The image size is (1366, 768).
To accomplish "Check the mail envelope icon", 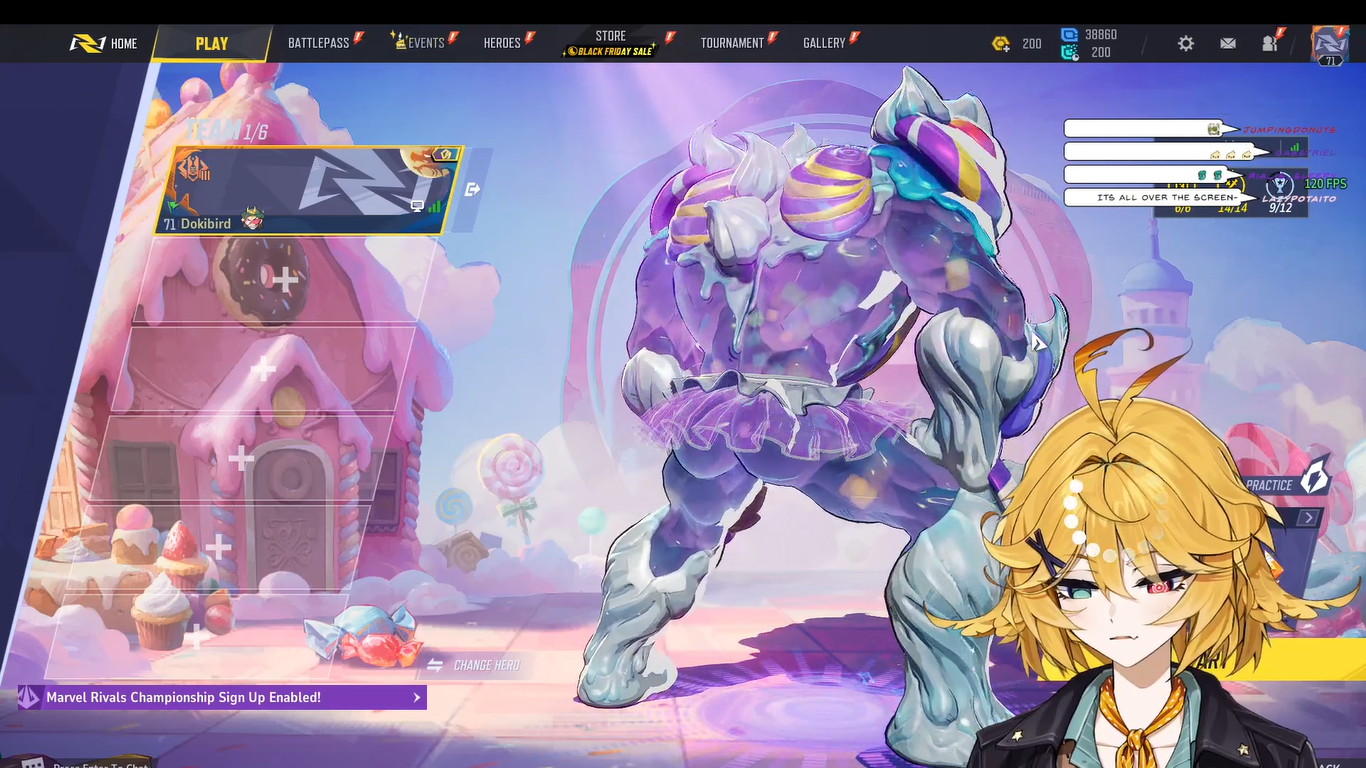I will point(1228,44).
